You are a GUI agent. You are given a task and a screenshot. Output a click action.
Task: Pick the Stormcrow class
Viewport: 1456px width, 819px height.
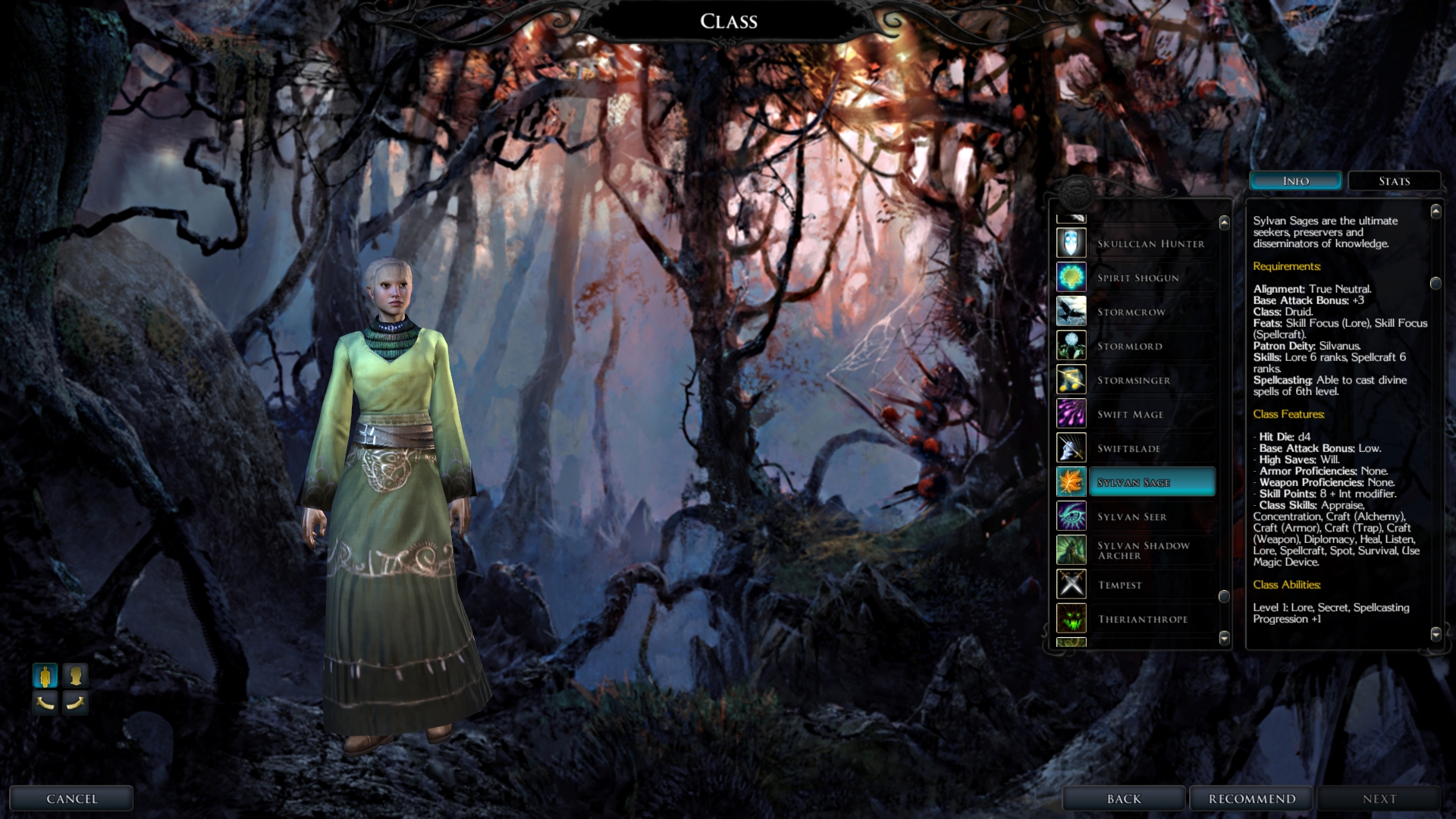coord(1131,312)
